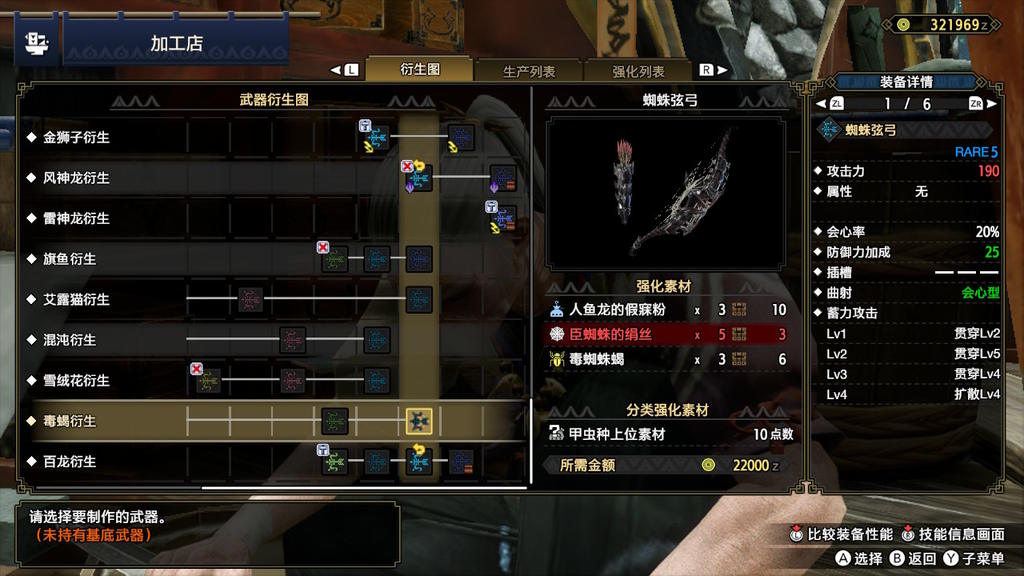Select the 雪绒花衍生 weapon row
Image resolution: width=1024 pixels, height=576 pixels.
coord(76,381)
